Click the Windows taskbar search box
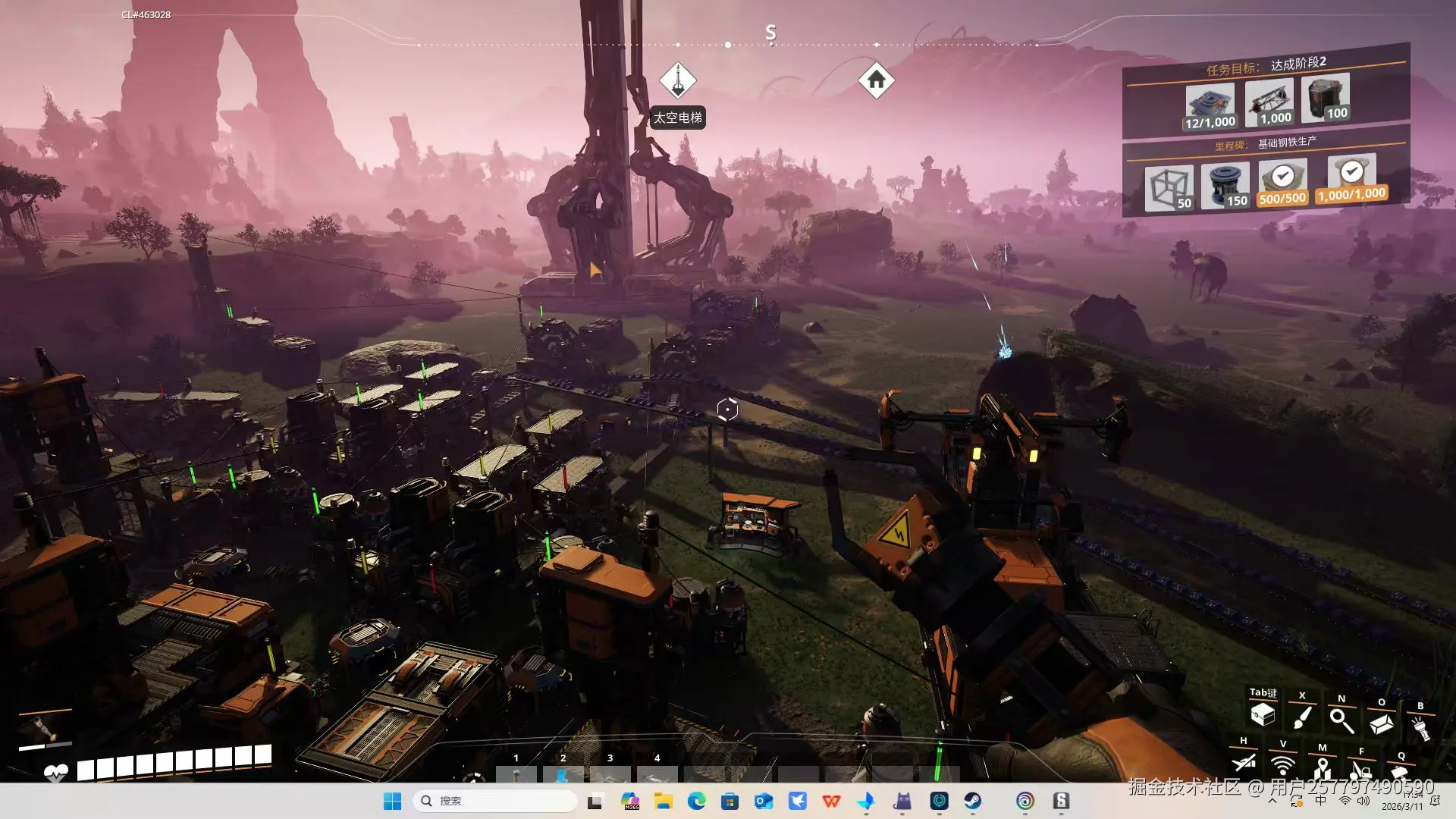Image resolution: width=1456 pixels, height=819 pixels. [x=494, y=801]
